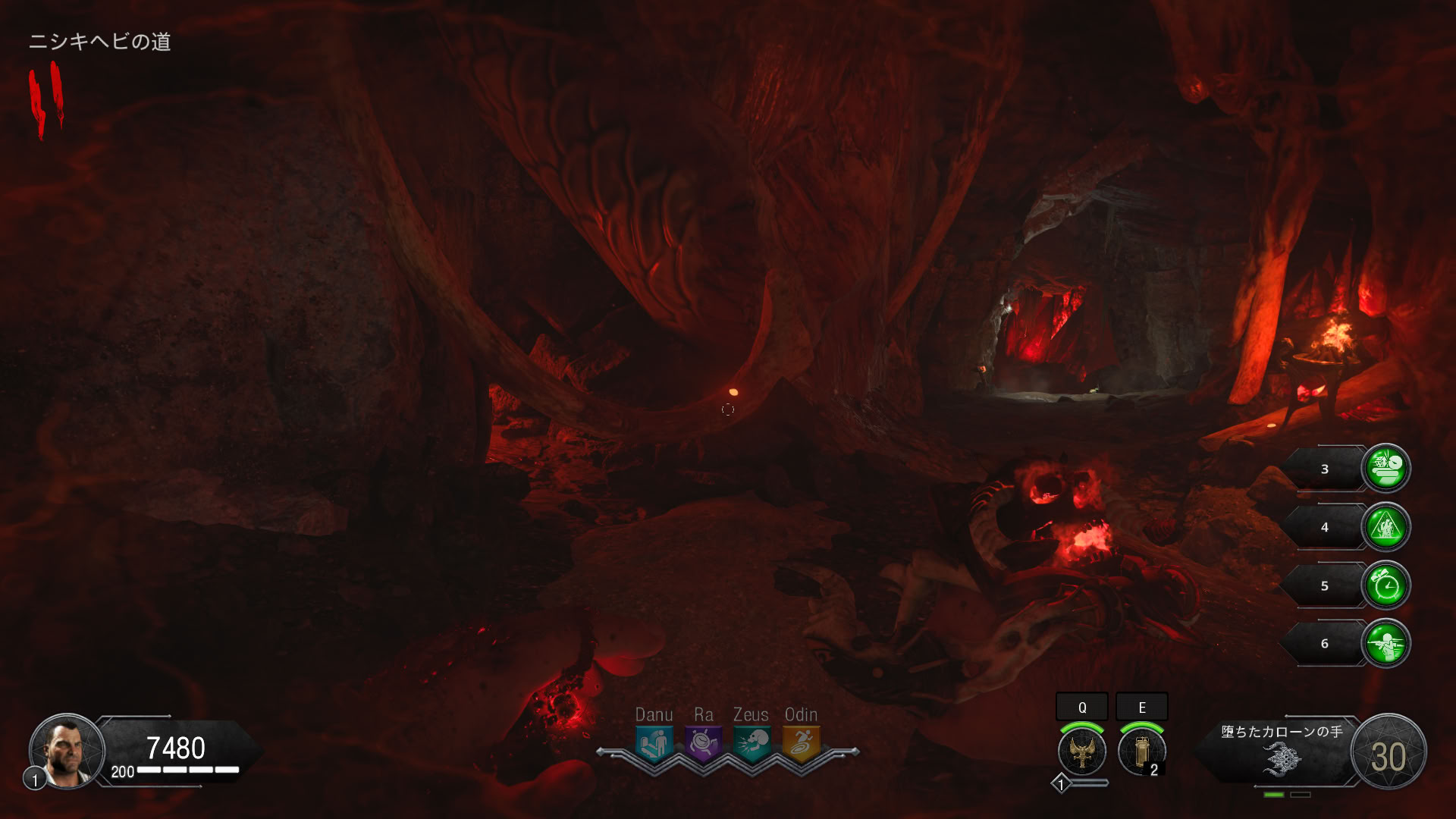The image size is (1456, 819).
Task: Select the equipment canister icon
Action: point(1141,751)
